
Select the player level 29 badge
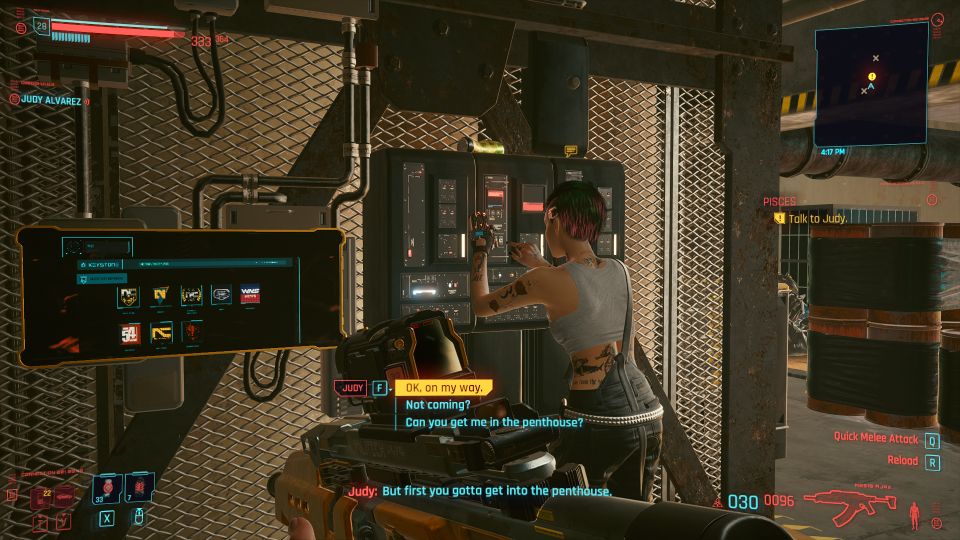(41, 25)
